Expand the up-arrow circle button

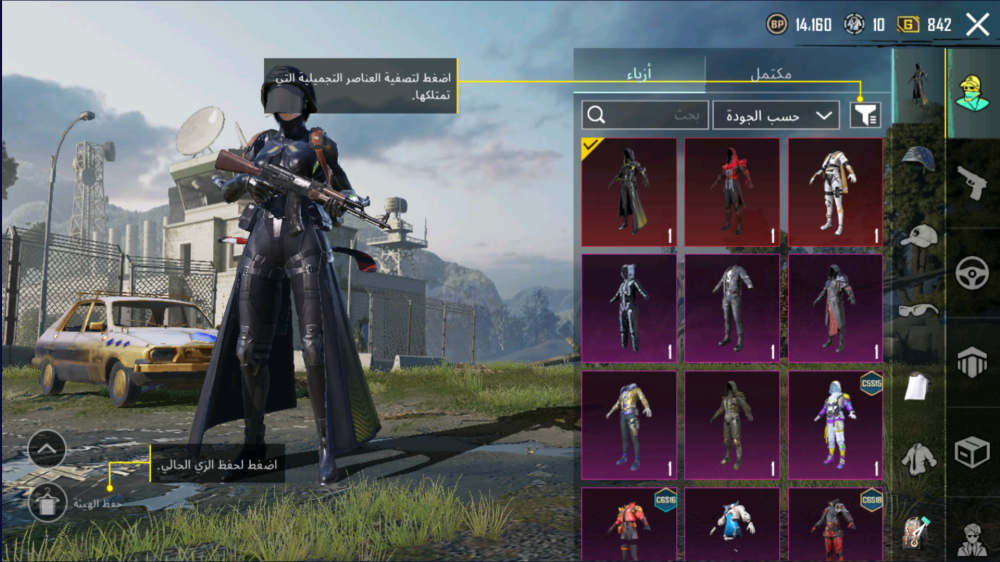pos(48,450)
